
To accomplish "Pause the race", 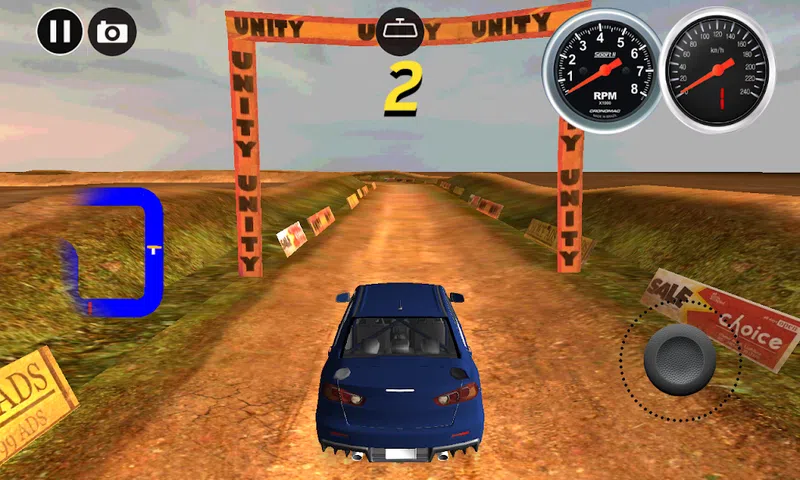I will 60,32.
